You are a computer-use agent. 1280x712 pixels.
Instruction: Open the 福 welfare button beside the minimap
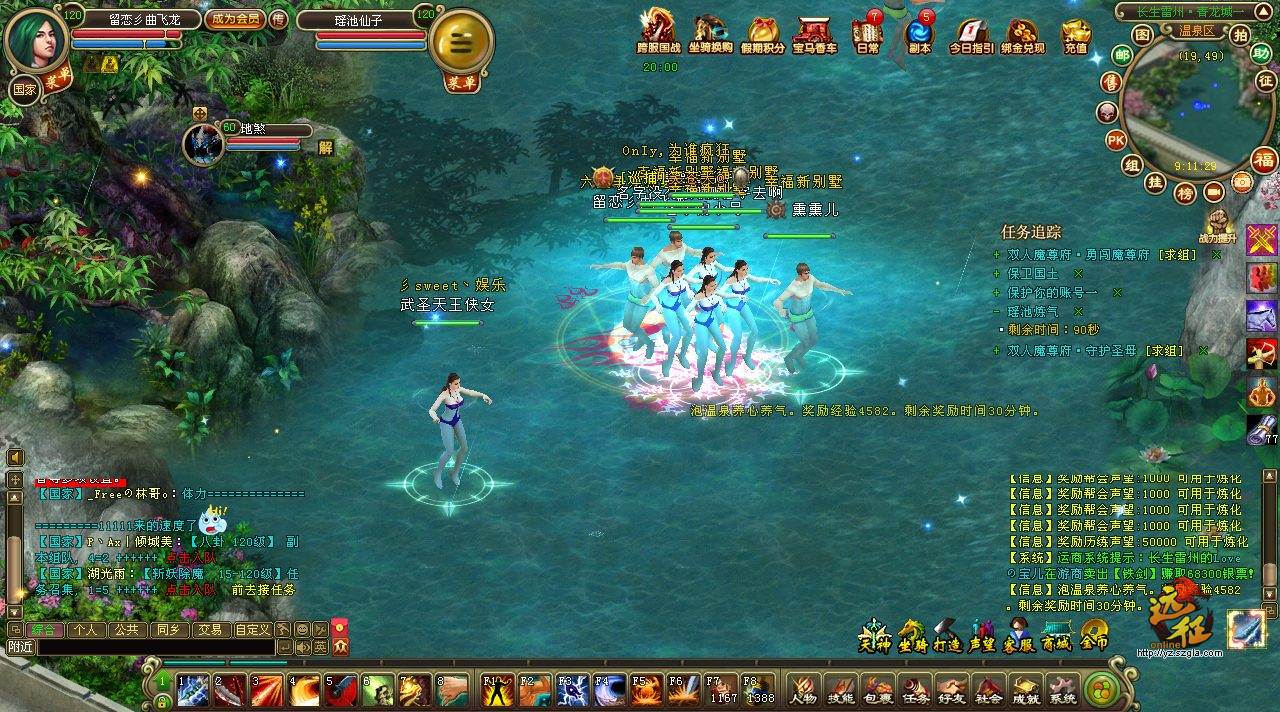pos(1265,159)
